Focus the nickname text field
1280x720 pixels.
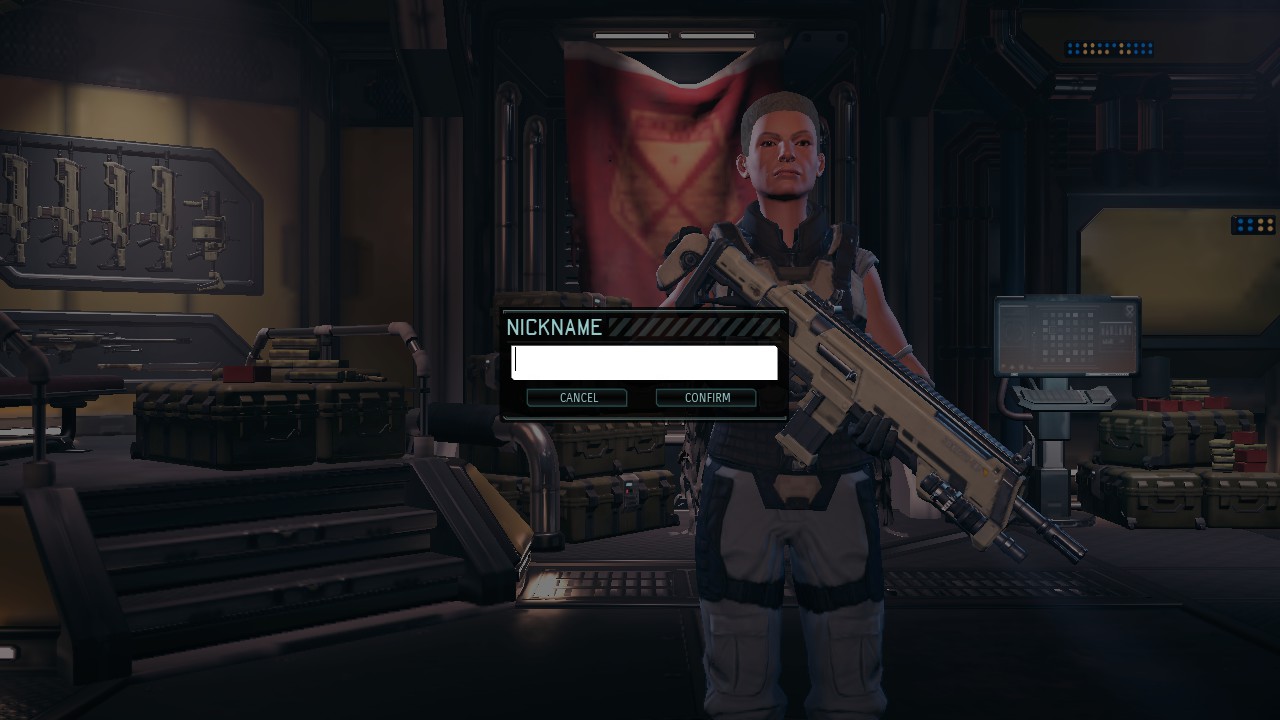(x=644, y=362)
